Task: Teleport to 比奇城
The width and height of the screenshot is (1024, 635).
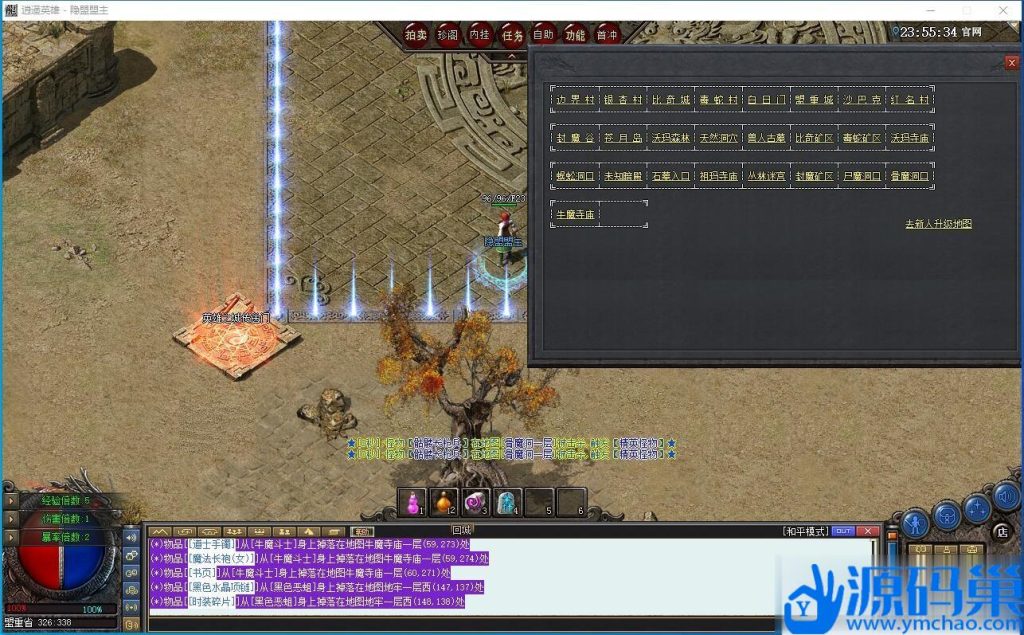Action: pos(671,100)
